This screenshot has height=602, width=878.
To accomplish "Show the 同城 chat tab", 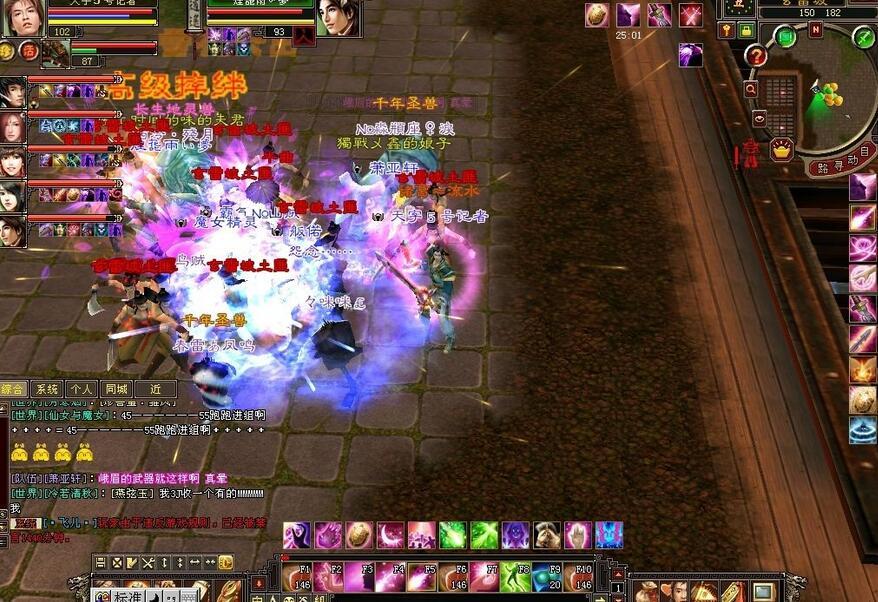I will pyautogui.click(x=115, y=389).
